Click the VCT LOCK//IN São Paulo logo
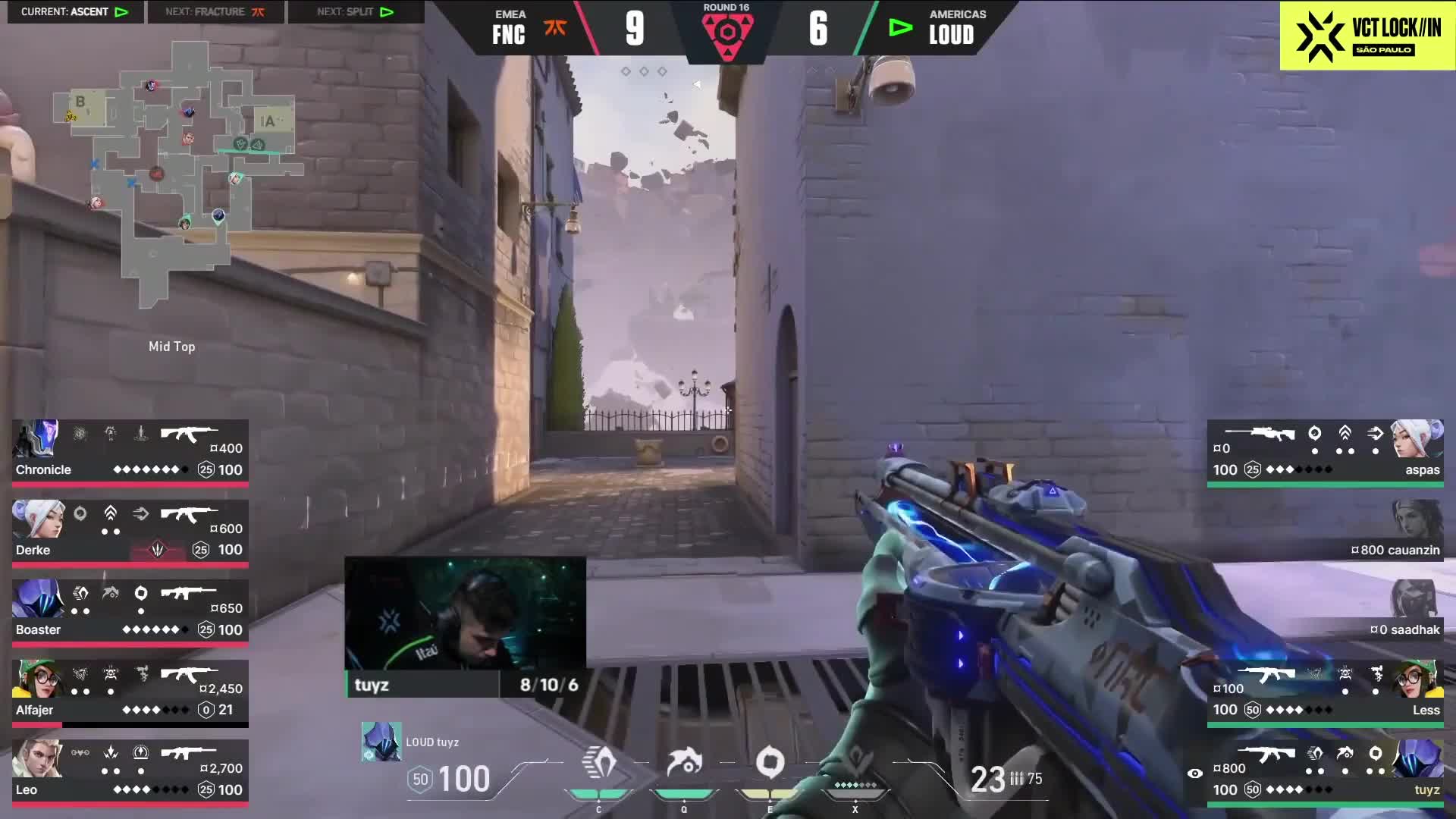The width and height of the screenshot is (1456, 819). tap(1367, 36)
